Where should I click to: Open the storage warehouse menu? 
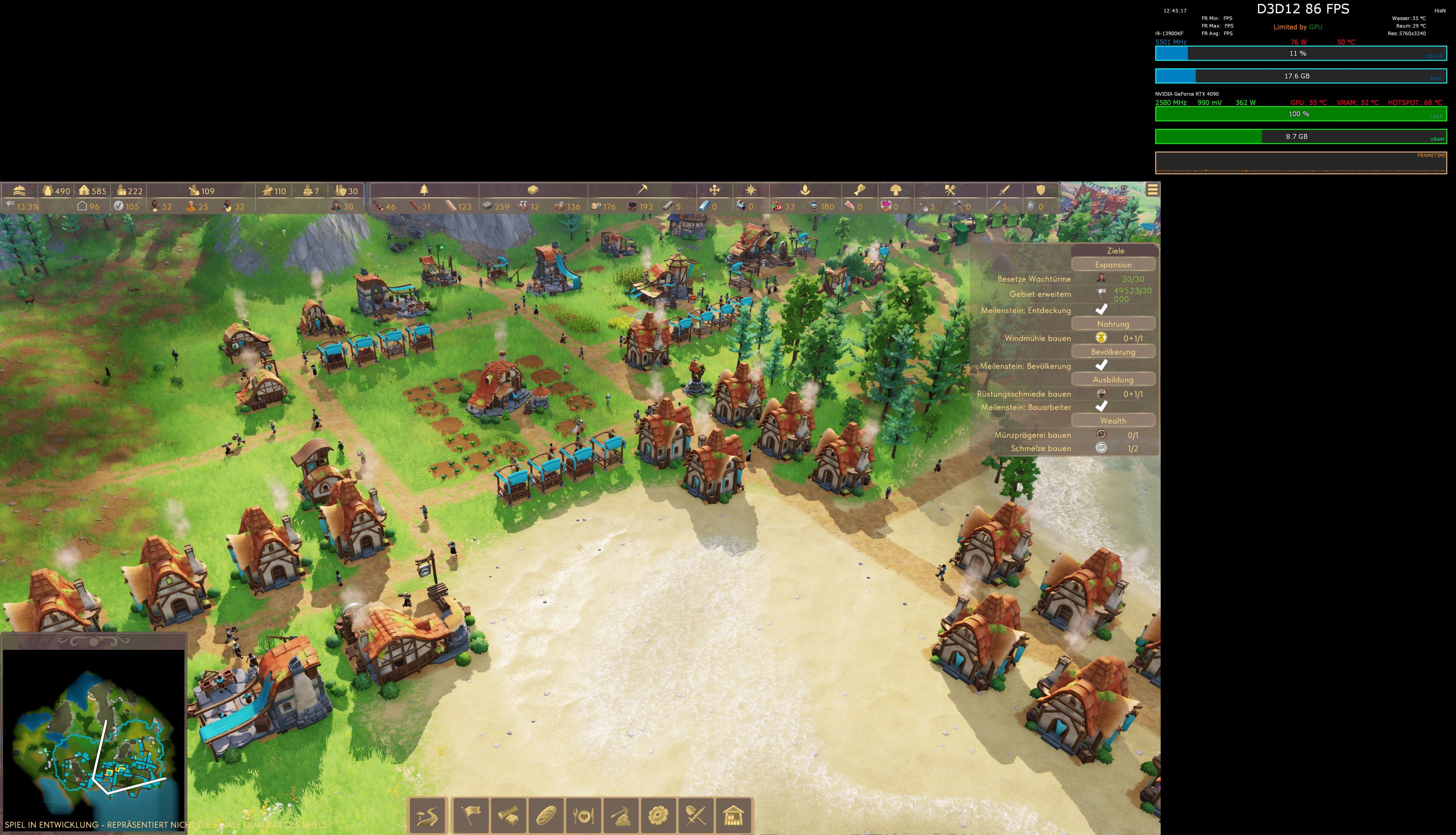[x=733, y=817]
